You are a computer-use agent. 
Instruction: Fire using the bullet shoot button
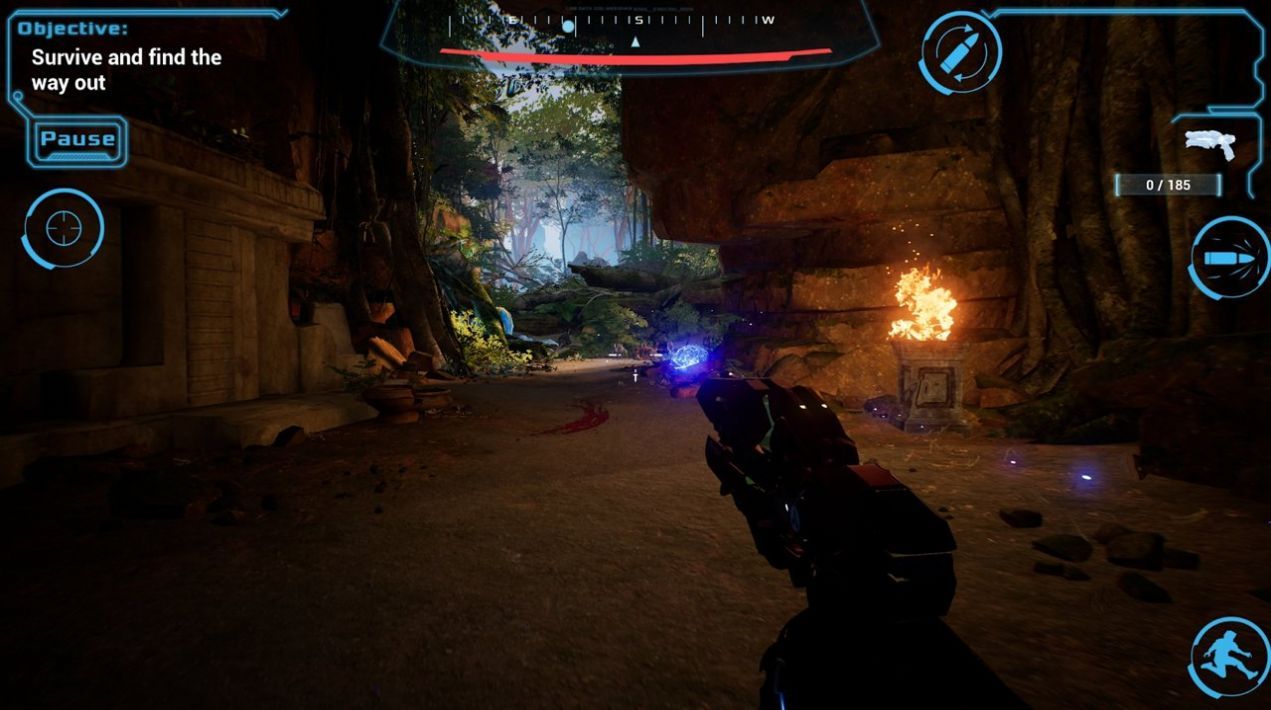(1229, 258)
